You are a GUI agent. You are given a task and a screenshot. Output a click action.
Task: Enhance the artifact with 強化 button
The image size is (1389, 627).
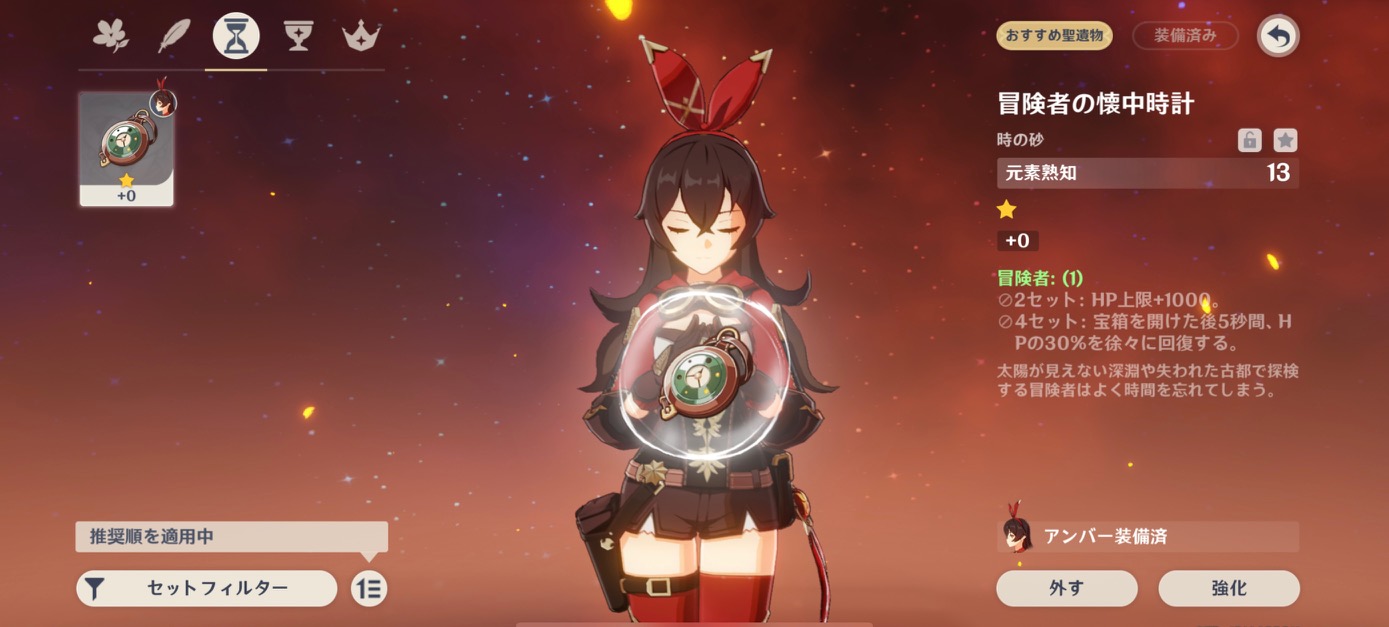(1228, 588)
